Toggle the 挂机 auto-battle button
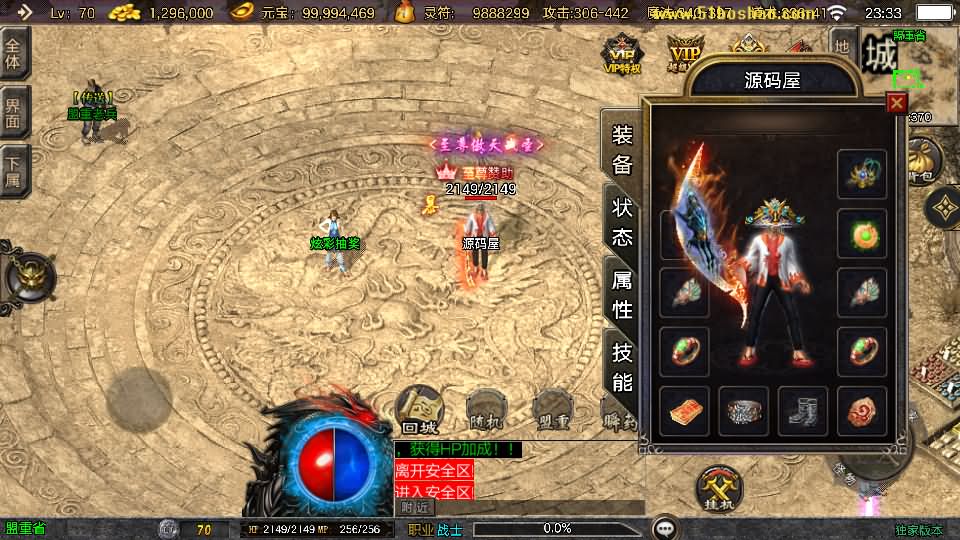 (x=720, y=488)
